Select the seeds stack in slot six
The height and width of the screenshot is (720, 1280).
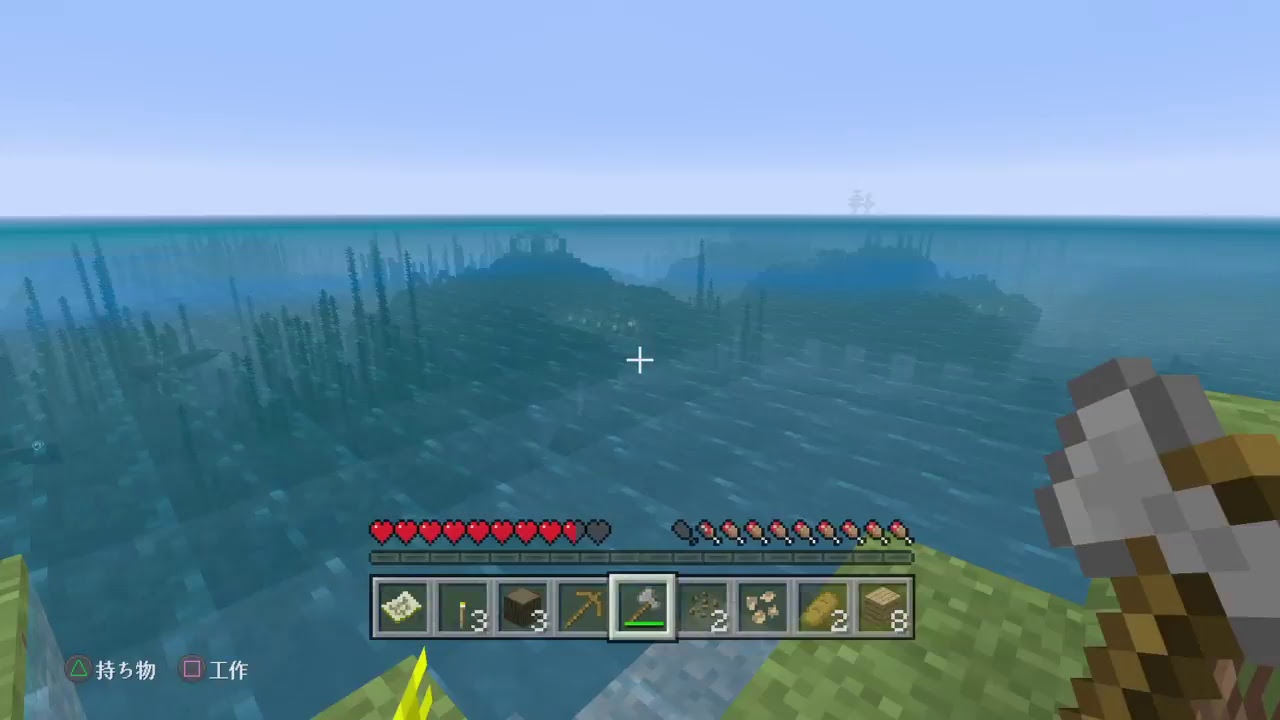(702, 605)
